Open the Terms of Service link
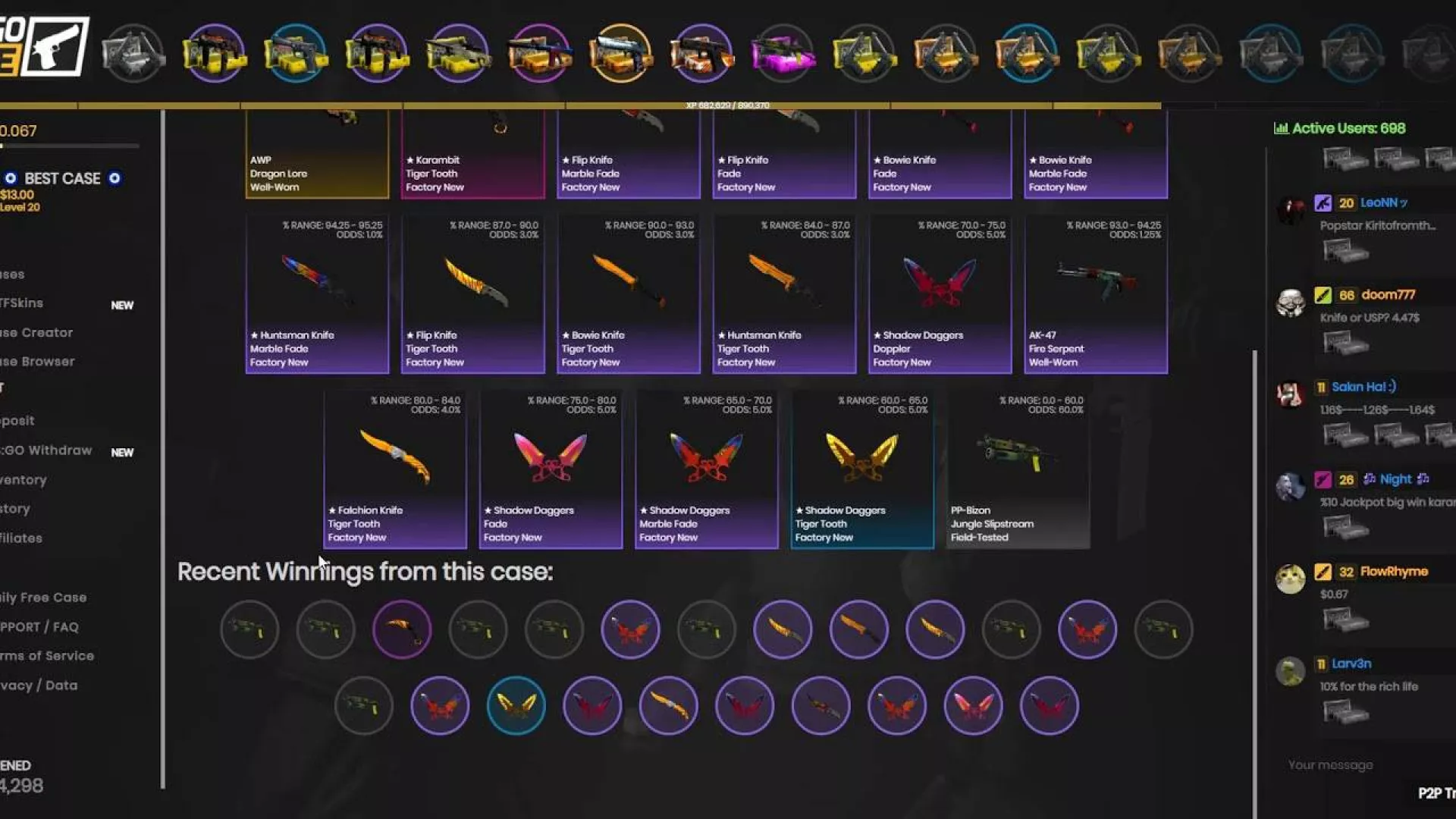The image size is (1456, 819). tap(47, 656)
